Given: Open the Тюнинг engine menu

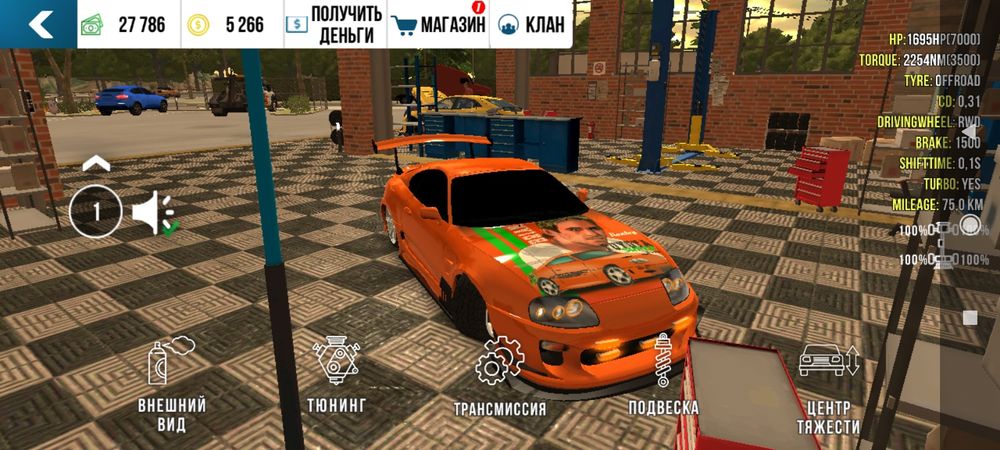Looking at the screenshot, I should coord(338,375).
